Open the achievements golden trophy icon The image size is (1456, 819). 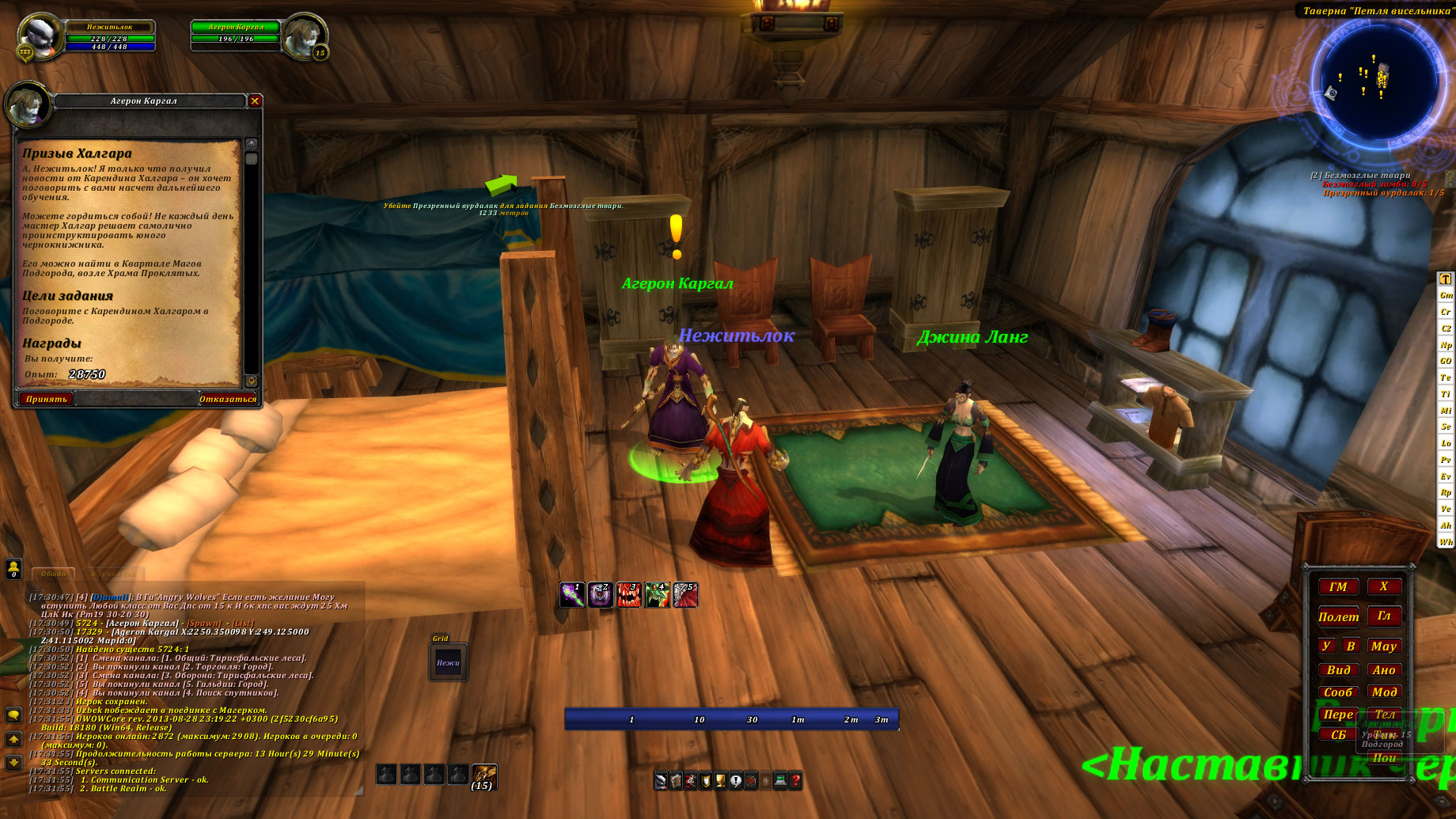point(721,781)
